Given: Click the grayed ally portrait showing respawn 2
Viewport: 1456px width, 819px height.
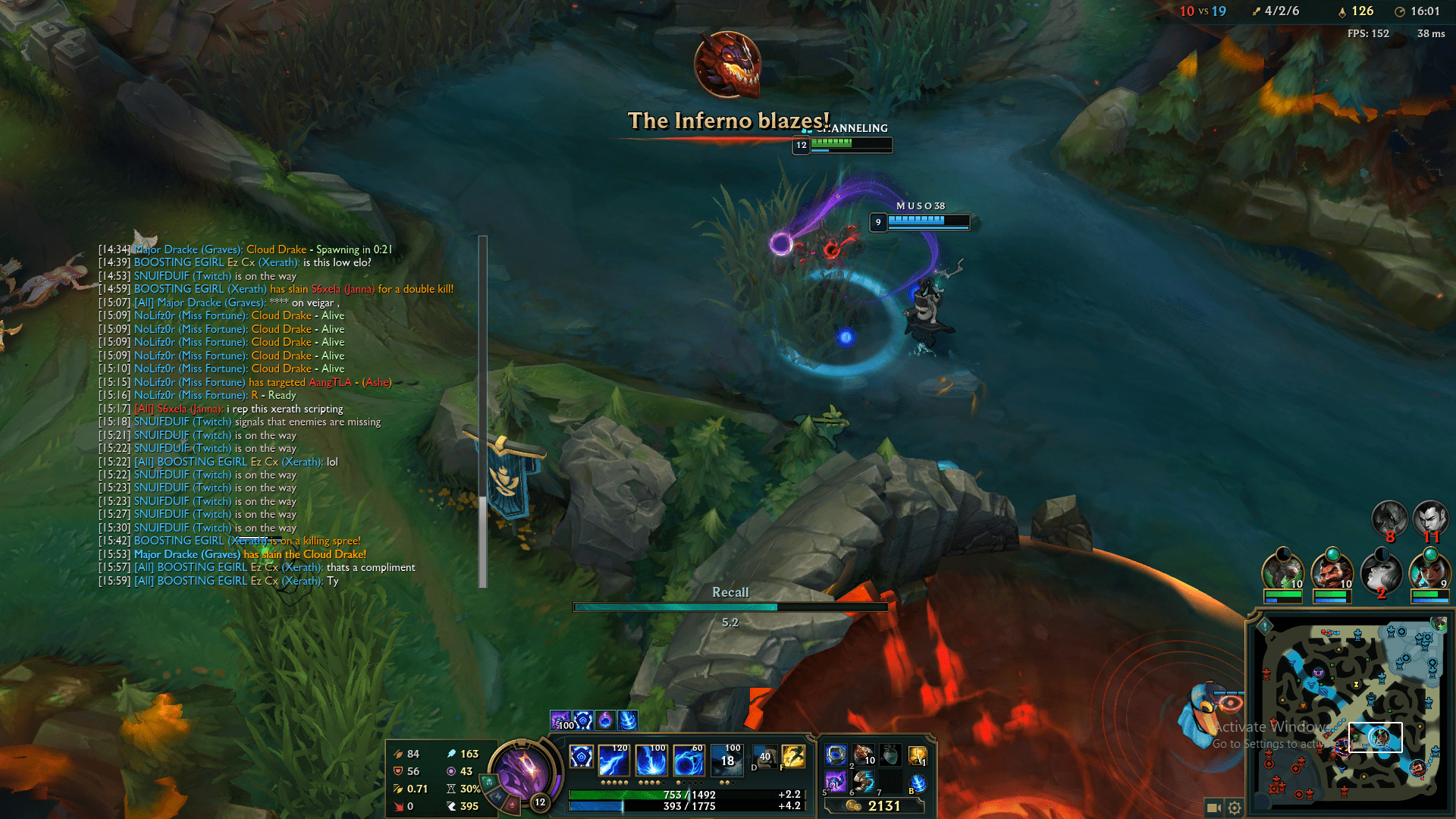Looking at the screenshot, I should pyautogui.click(x=1380, y=572).
